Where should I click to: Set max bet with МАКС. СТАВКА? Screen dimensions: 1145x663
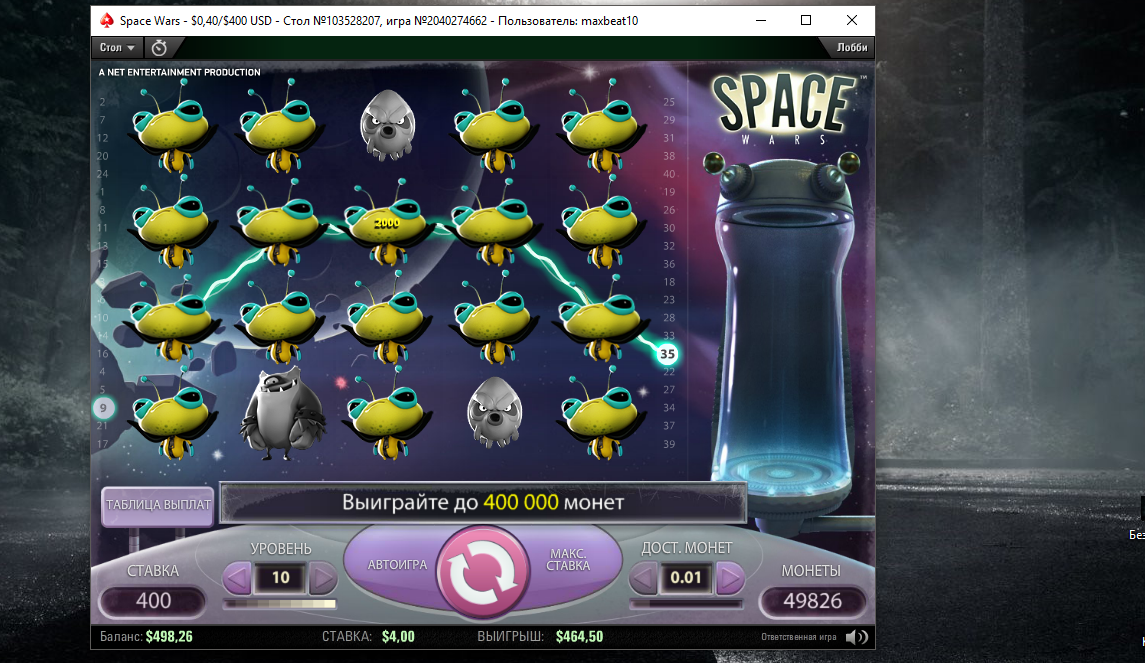tap(568, 560)
